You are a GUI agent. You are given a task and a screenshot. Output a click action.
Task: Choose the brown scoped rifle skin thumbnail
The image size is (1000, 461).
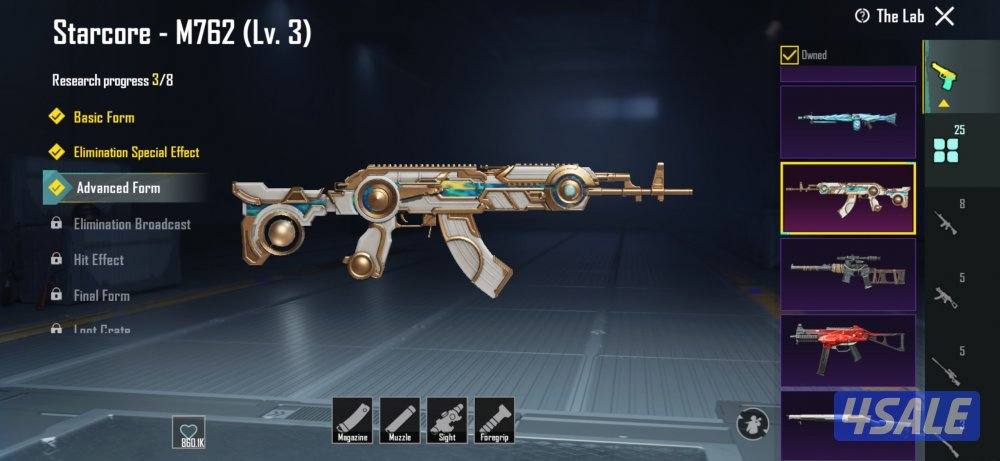click(x=847, y=273)
